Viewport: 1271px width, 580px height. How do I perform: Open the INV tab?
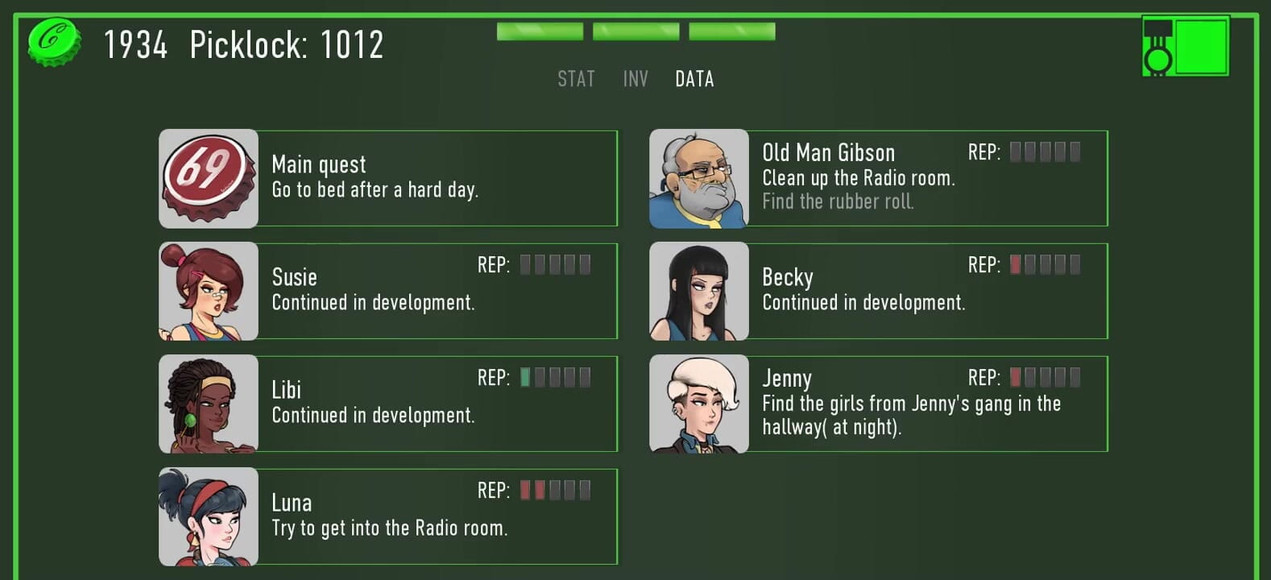635,79
